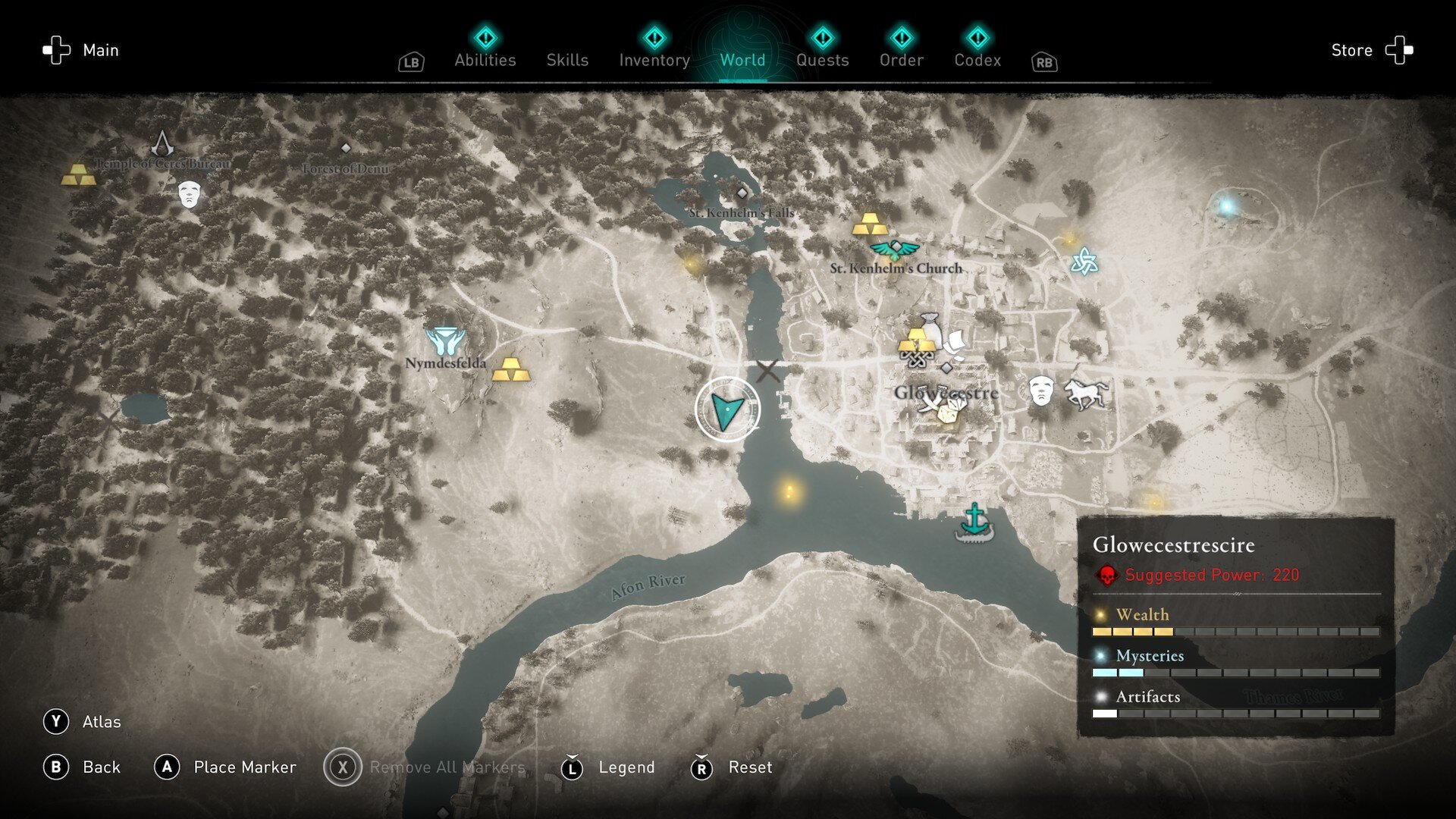Show the Codex tab

pos(977,59)
